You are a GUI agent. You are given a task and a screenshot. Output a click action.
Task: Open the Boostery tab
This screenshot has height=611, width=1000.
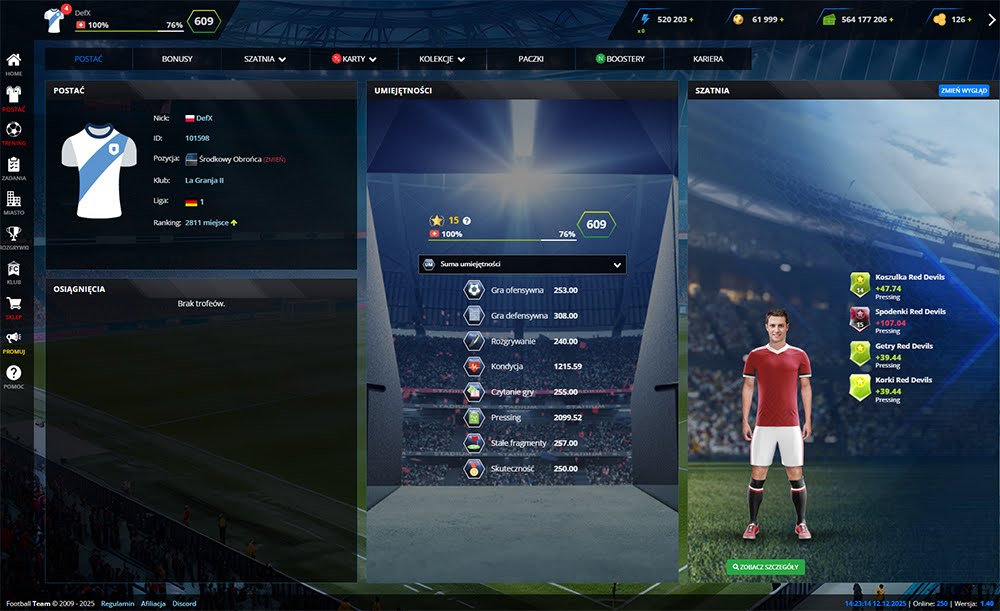[620, 59]
